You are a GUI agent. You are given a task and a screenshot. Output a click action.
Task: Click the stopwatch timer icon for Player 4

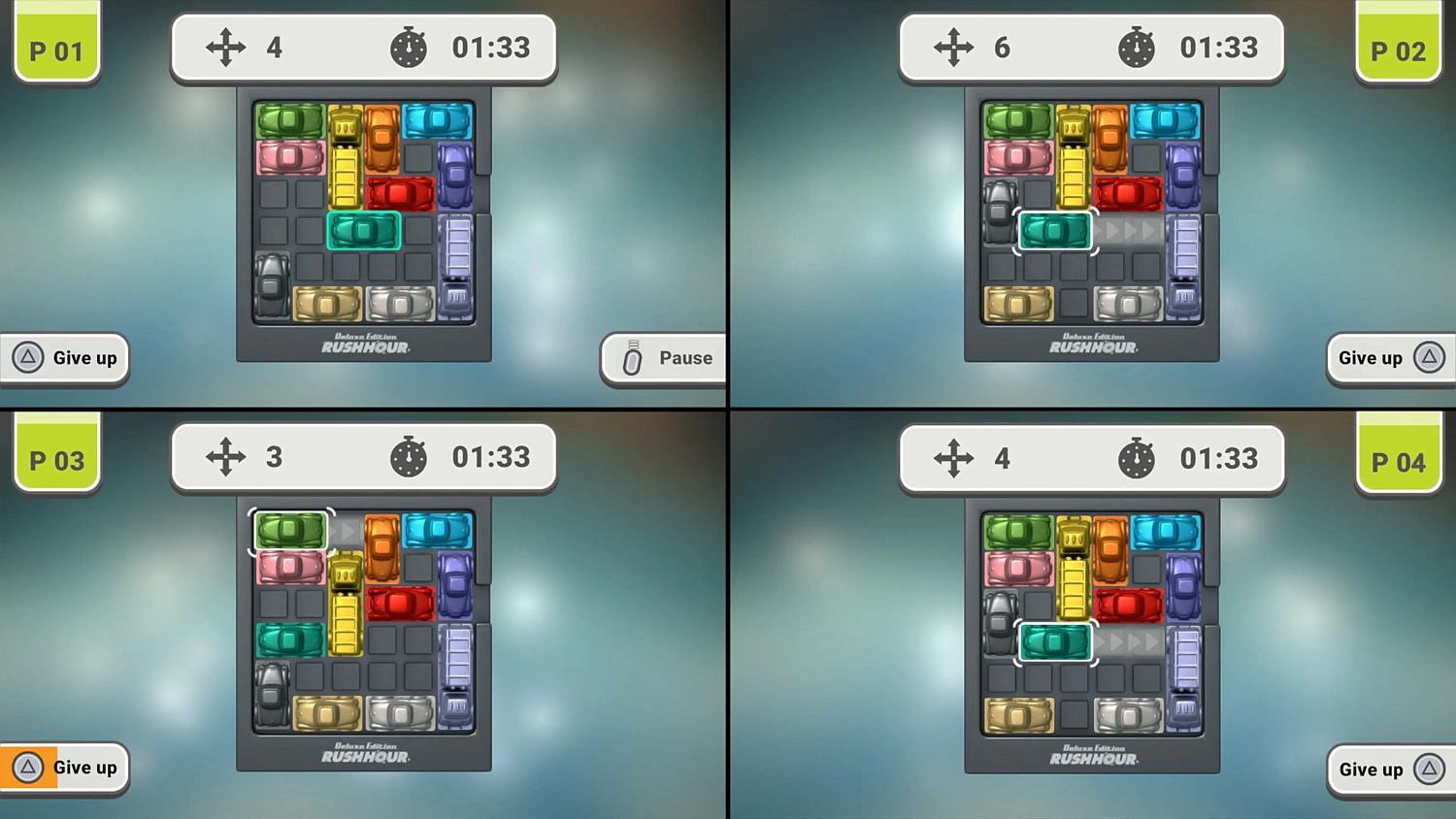1137,457
